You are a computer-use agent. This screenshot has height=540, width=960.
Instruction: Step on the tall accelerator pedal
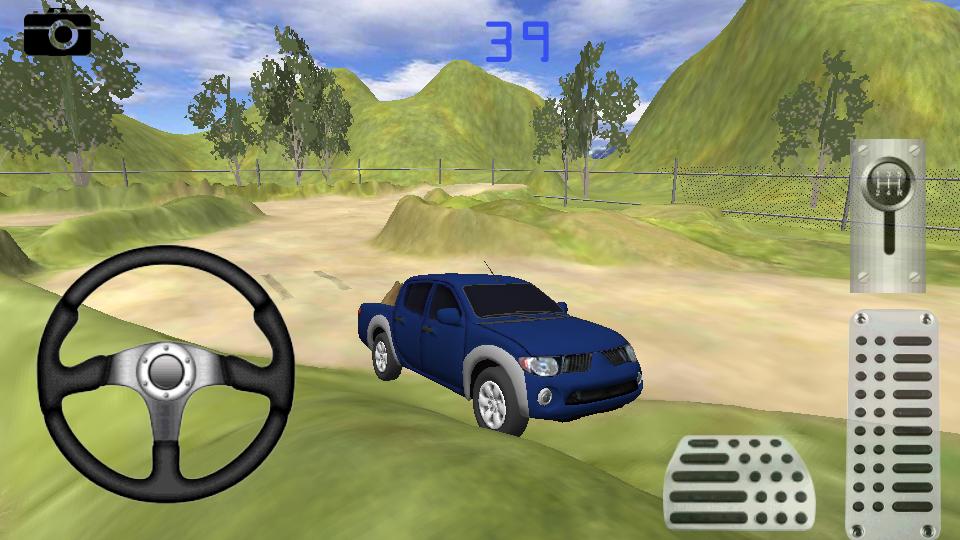coord(892,424)
